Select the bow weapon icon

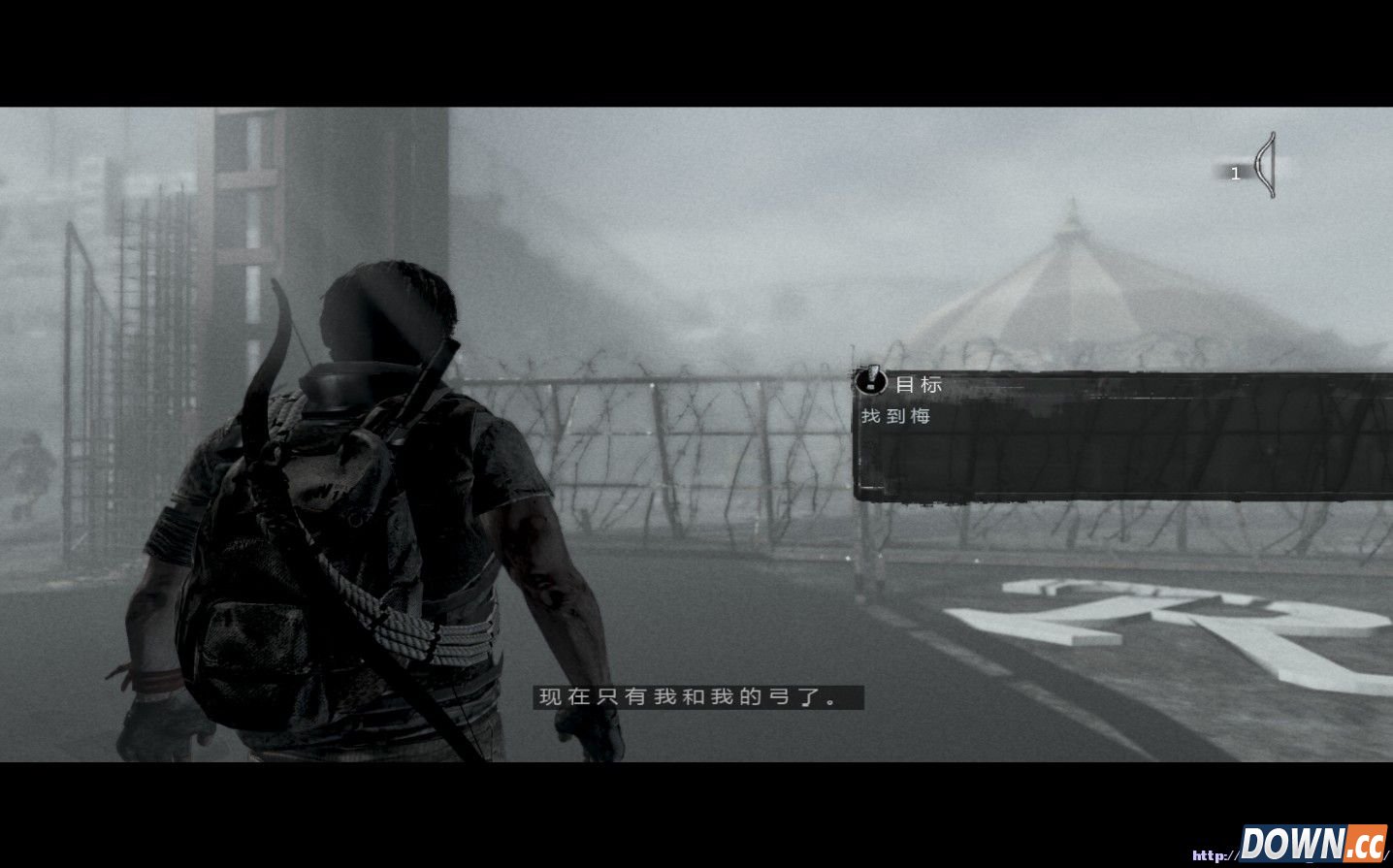[x=1264, y=167]
